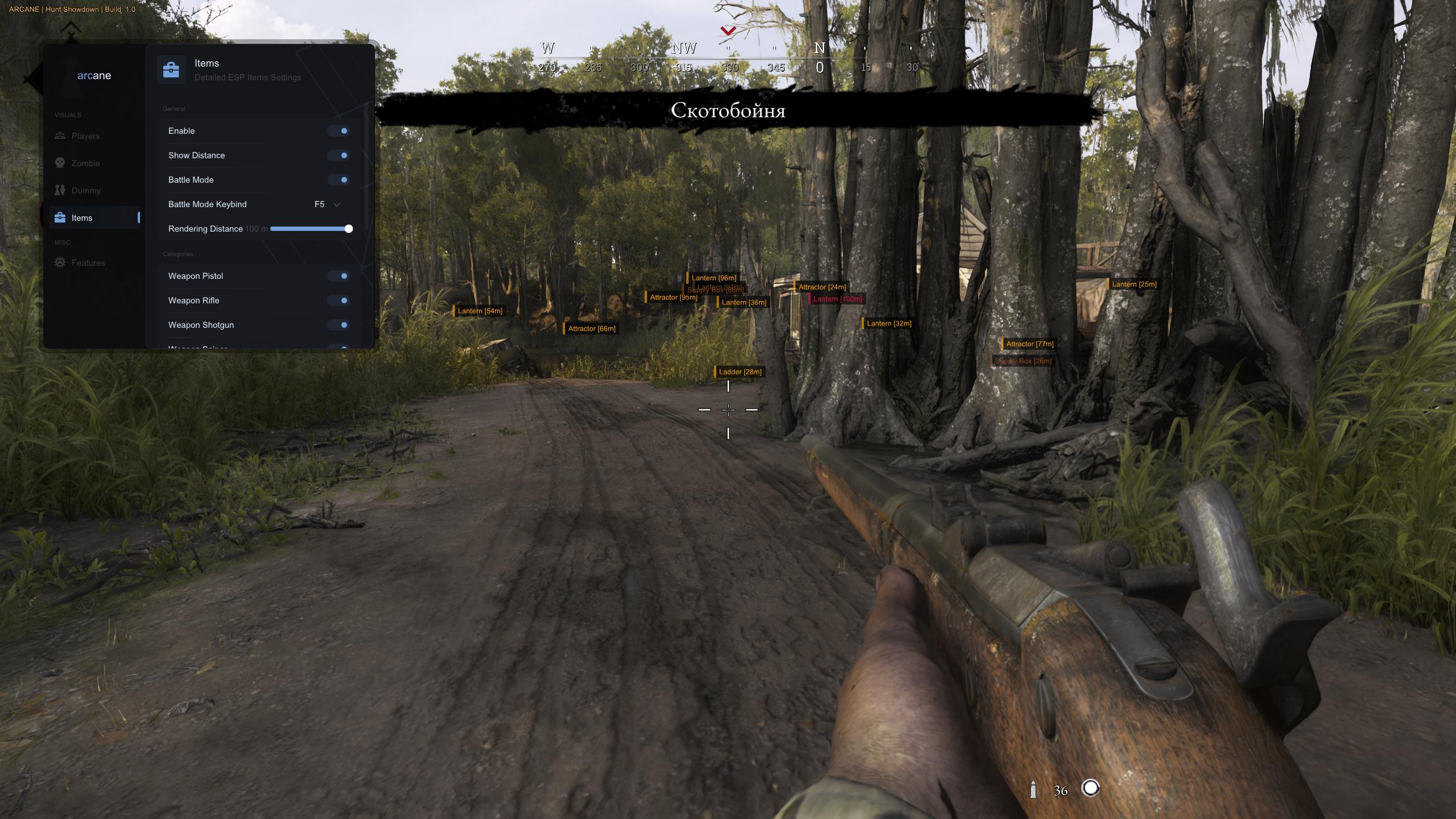Image resolution: width=1456 pixels, height=819 pixels.
Task: Click the Items sidebar tab
Action: [x=82, y=218]
